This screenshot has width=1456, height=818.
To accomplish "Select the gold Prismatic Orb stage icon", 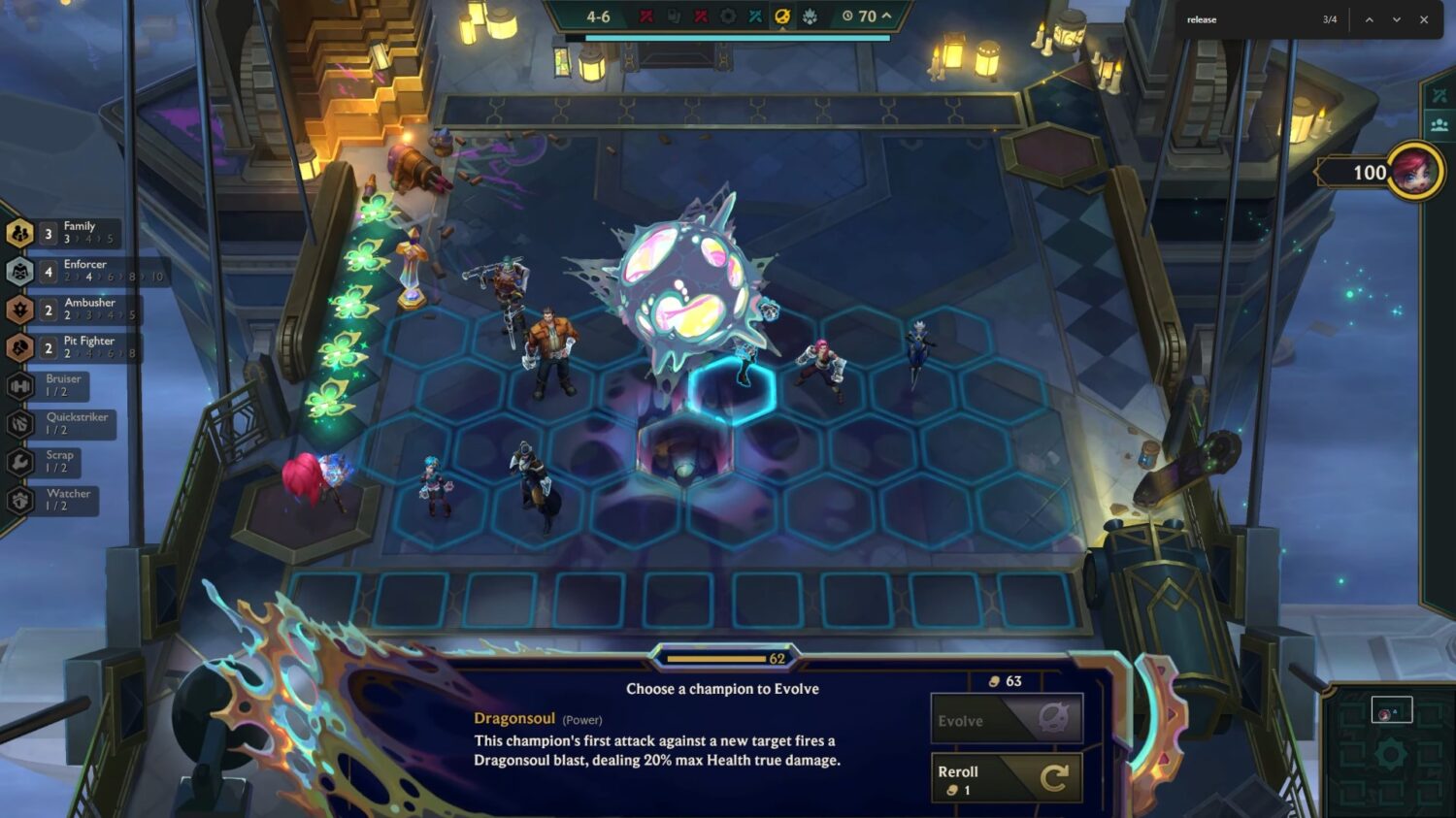I will pyautogui.click(x=782, y=16).
